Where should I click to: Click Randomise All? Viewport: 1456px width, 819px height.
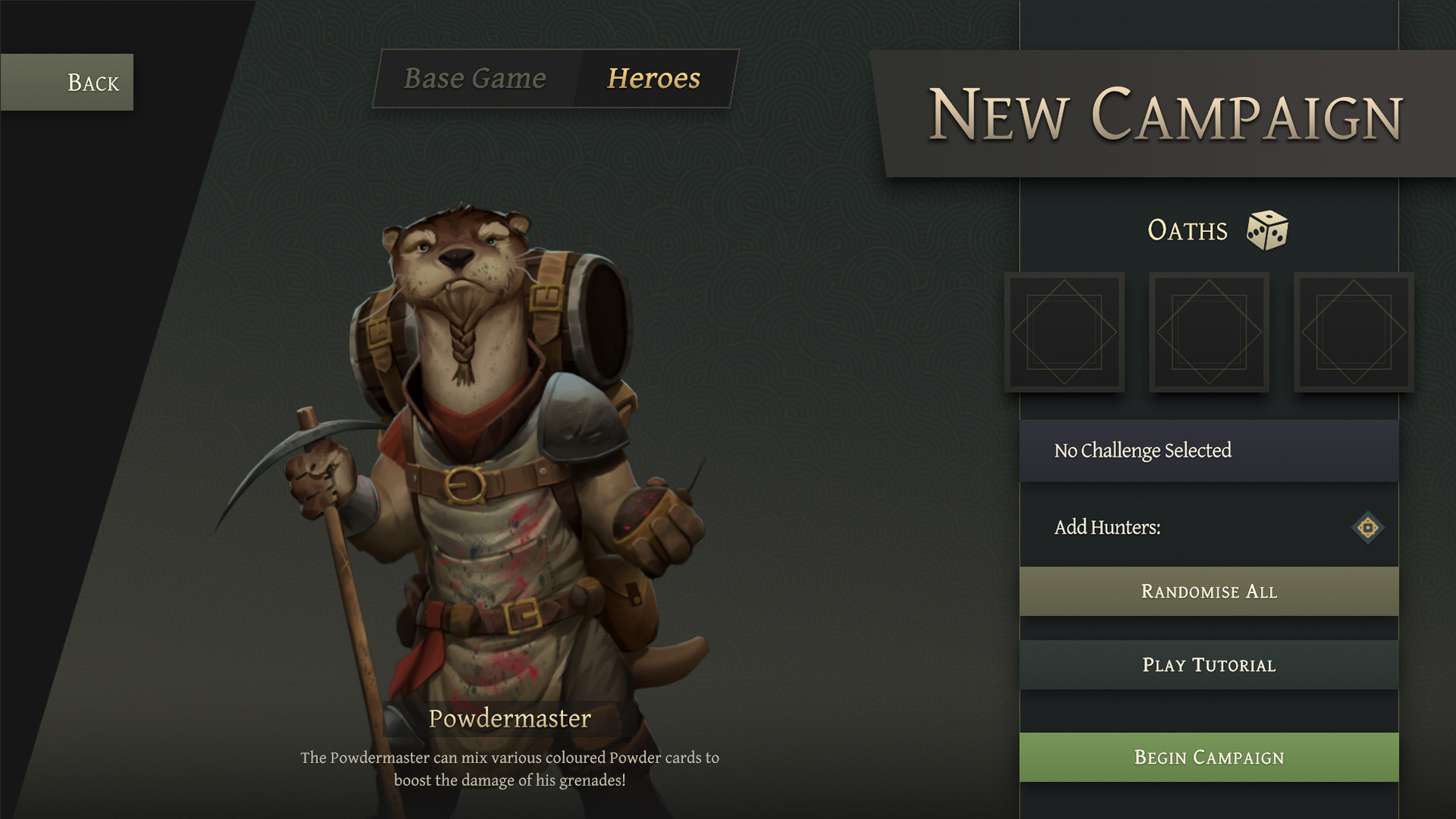click(x=1209, y=591)
